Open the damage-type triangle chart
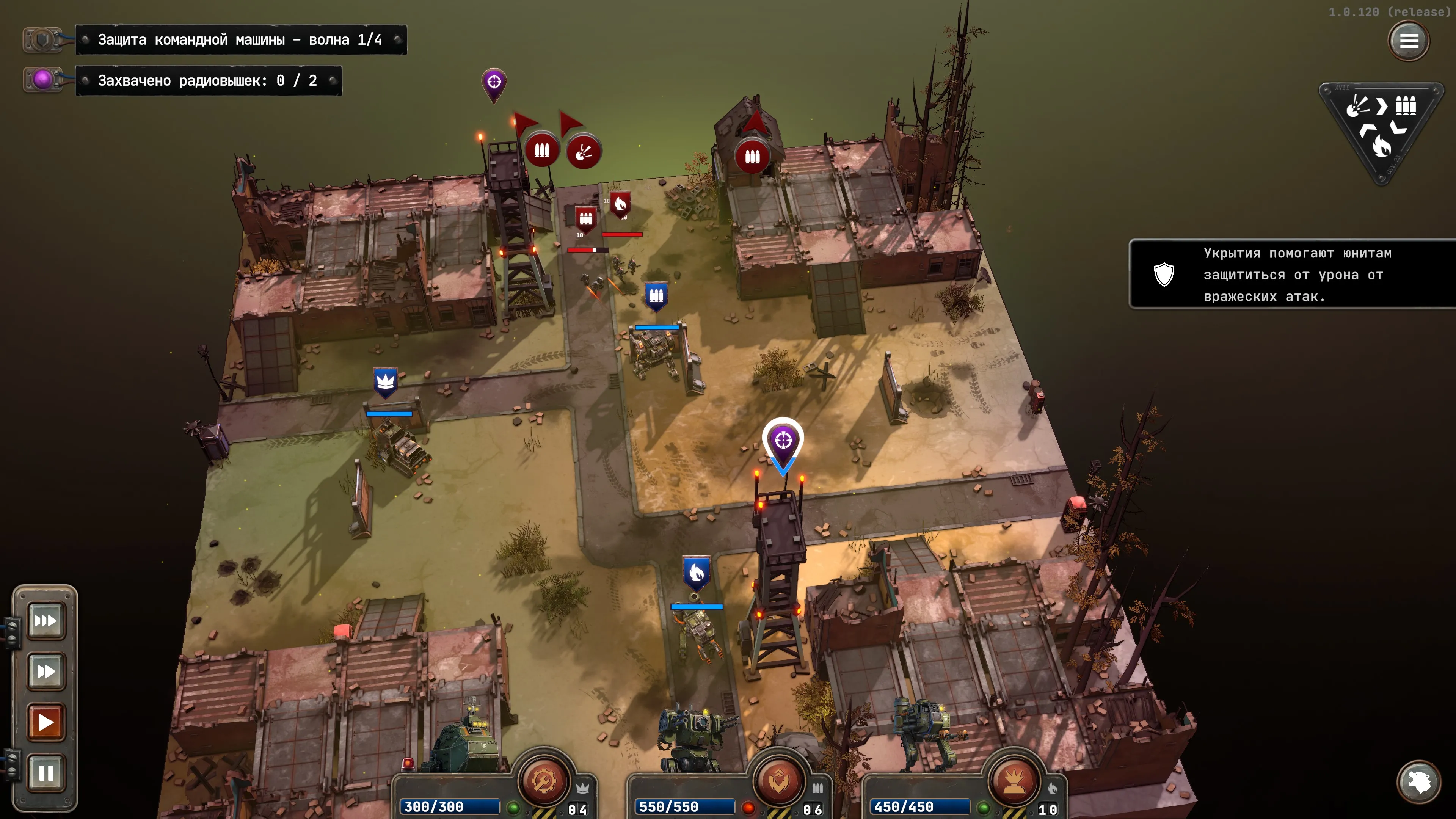The width and height of the screenshot is (1456, 819). coord(1381,127)
